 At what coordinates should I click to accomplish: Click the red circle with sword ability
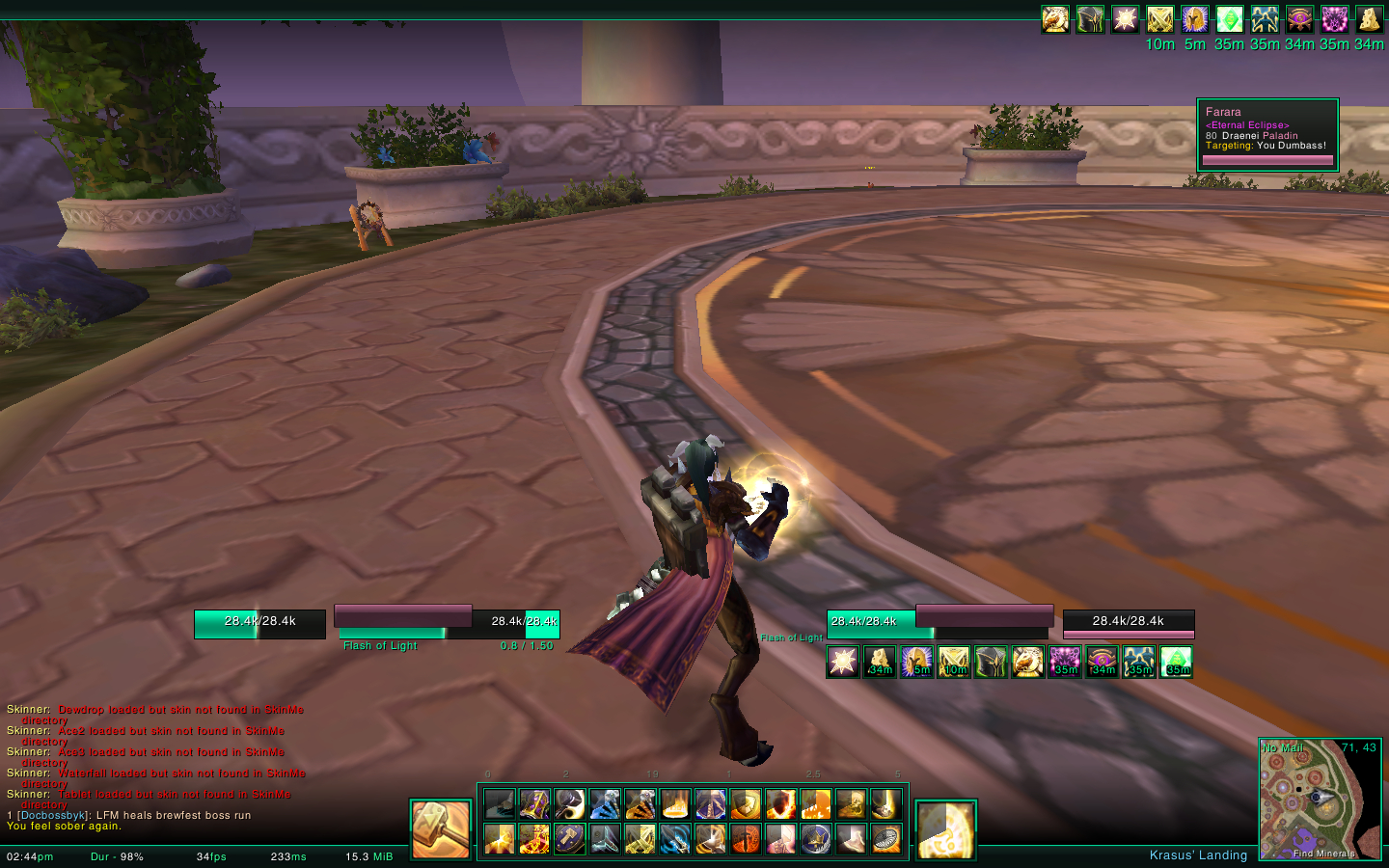(x=746, y=839)
